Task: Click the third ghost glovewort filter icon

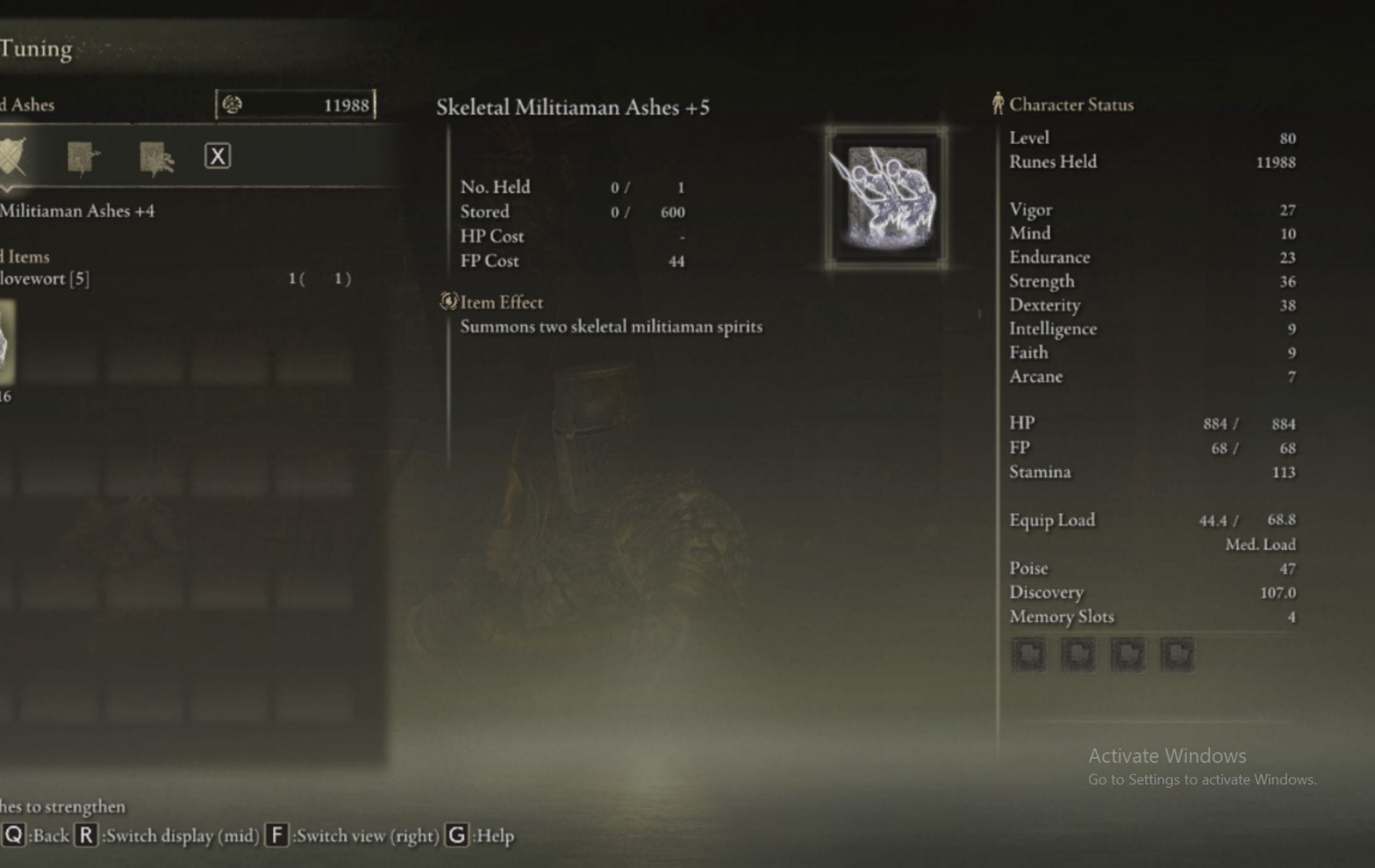Action: (156, 158)
